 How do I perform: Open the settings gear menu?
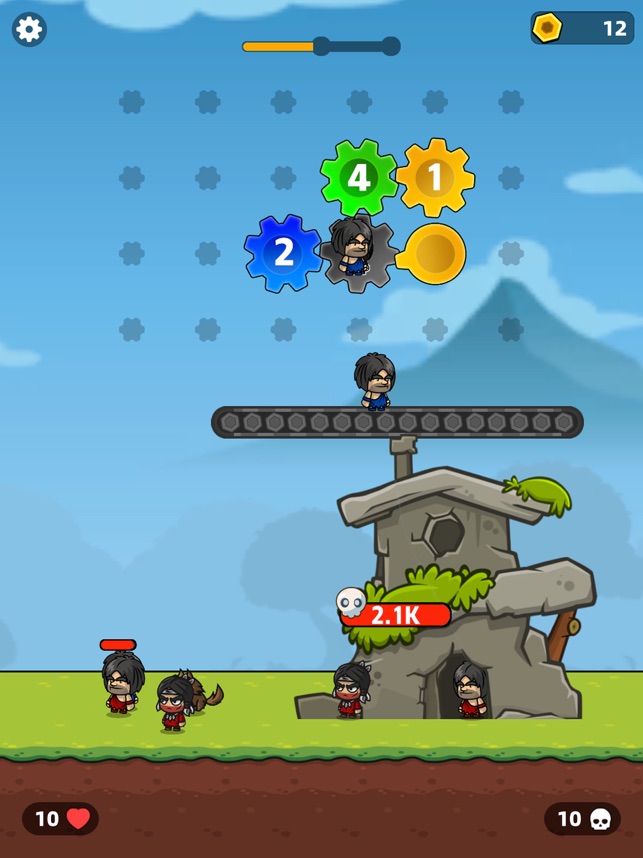pos(29,29)
